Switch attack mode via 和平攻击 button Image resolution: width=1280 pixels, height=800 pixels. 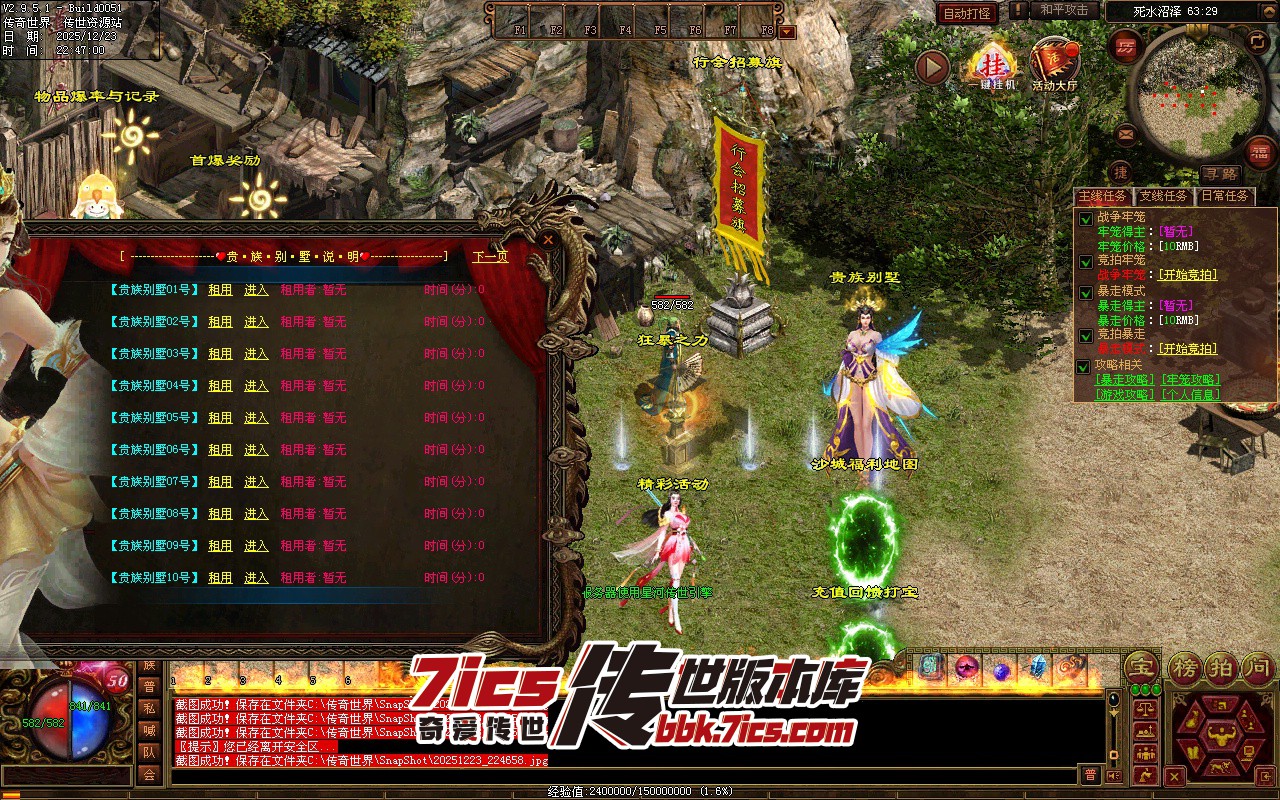pyautogui.click(x=1063, y=10)
